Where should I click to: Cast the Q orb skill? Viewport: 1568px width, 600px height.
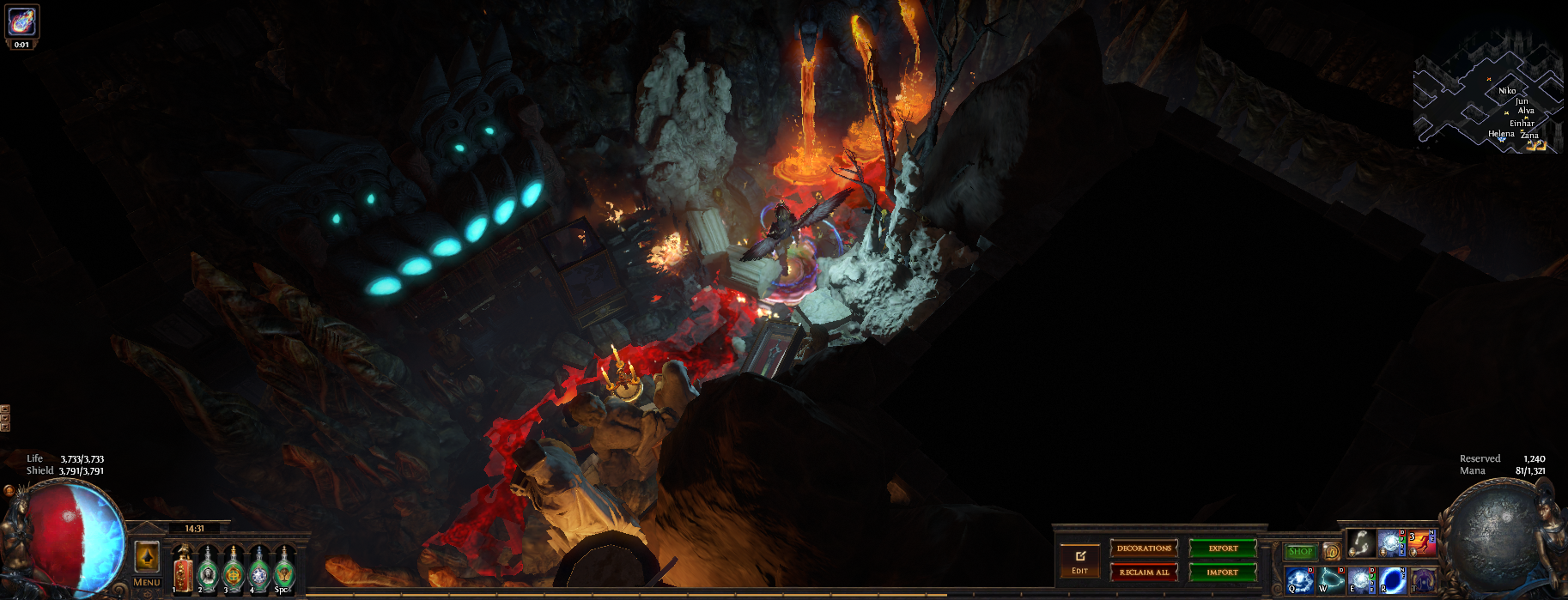point(1299,579)
